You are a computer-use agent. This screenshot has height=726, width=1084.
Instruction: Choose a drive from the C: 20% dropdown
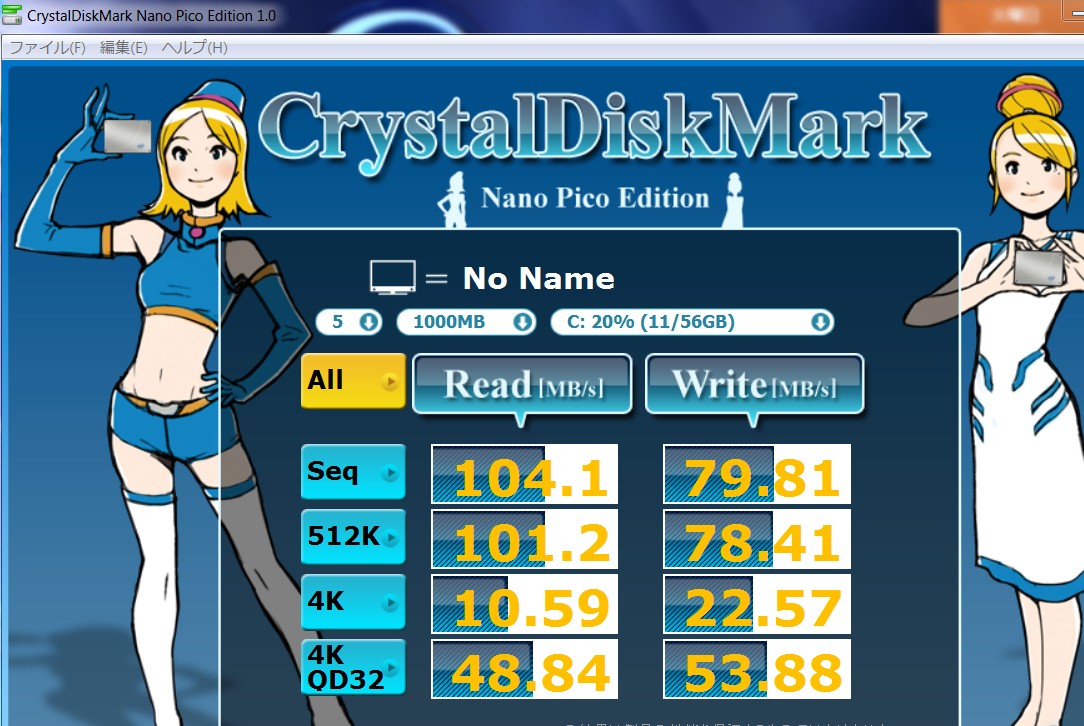[692, 322]
